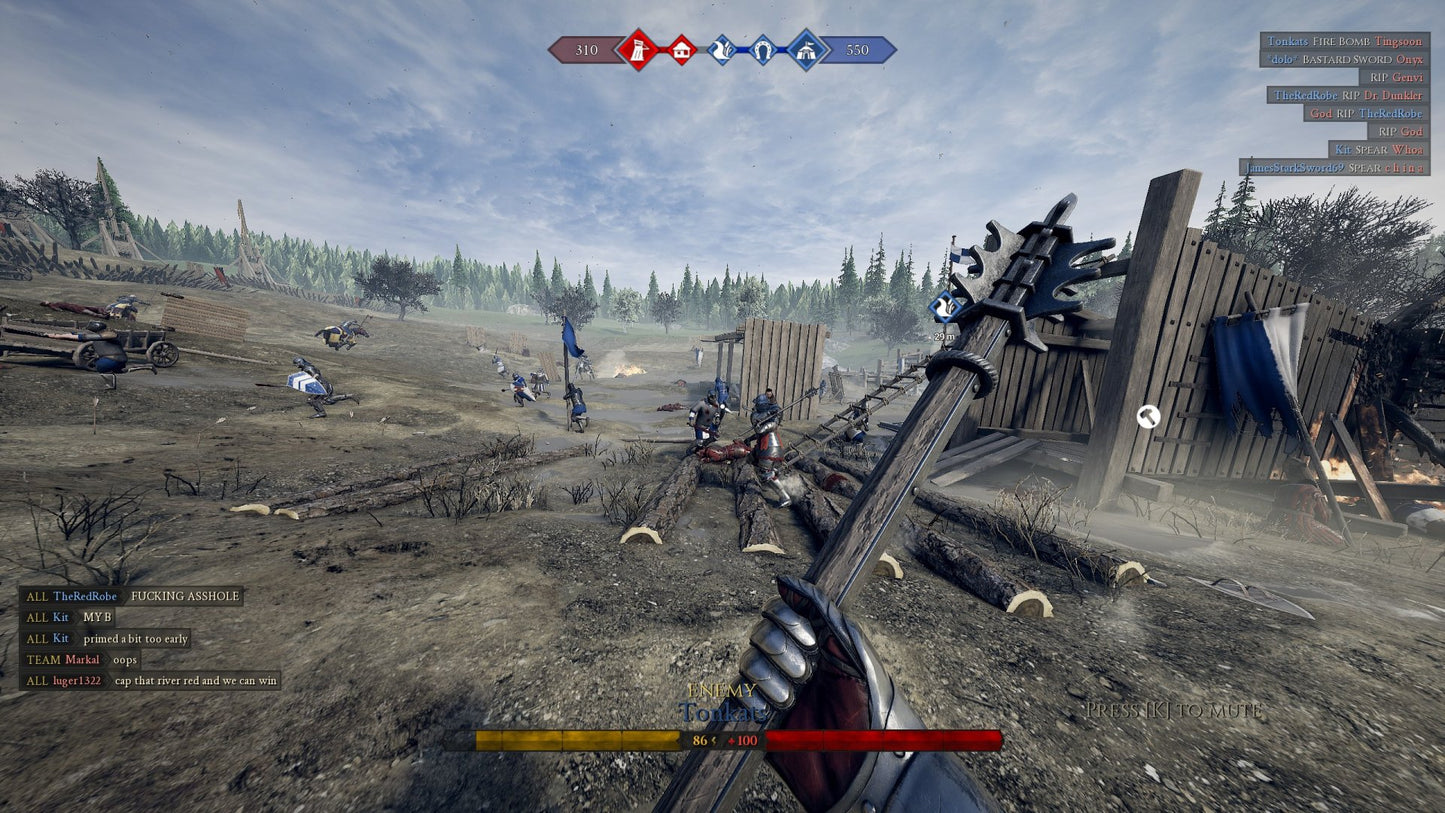Click the blue horseshoe objective icon
Image resolution: width=1445 pixels, height=813 pixels.
pos(763,50)
